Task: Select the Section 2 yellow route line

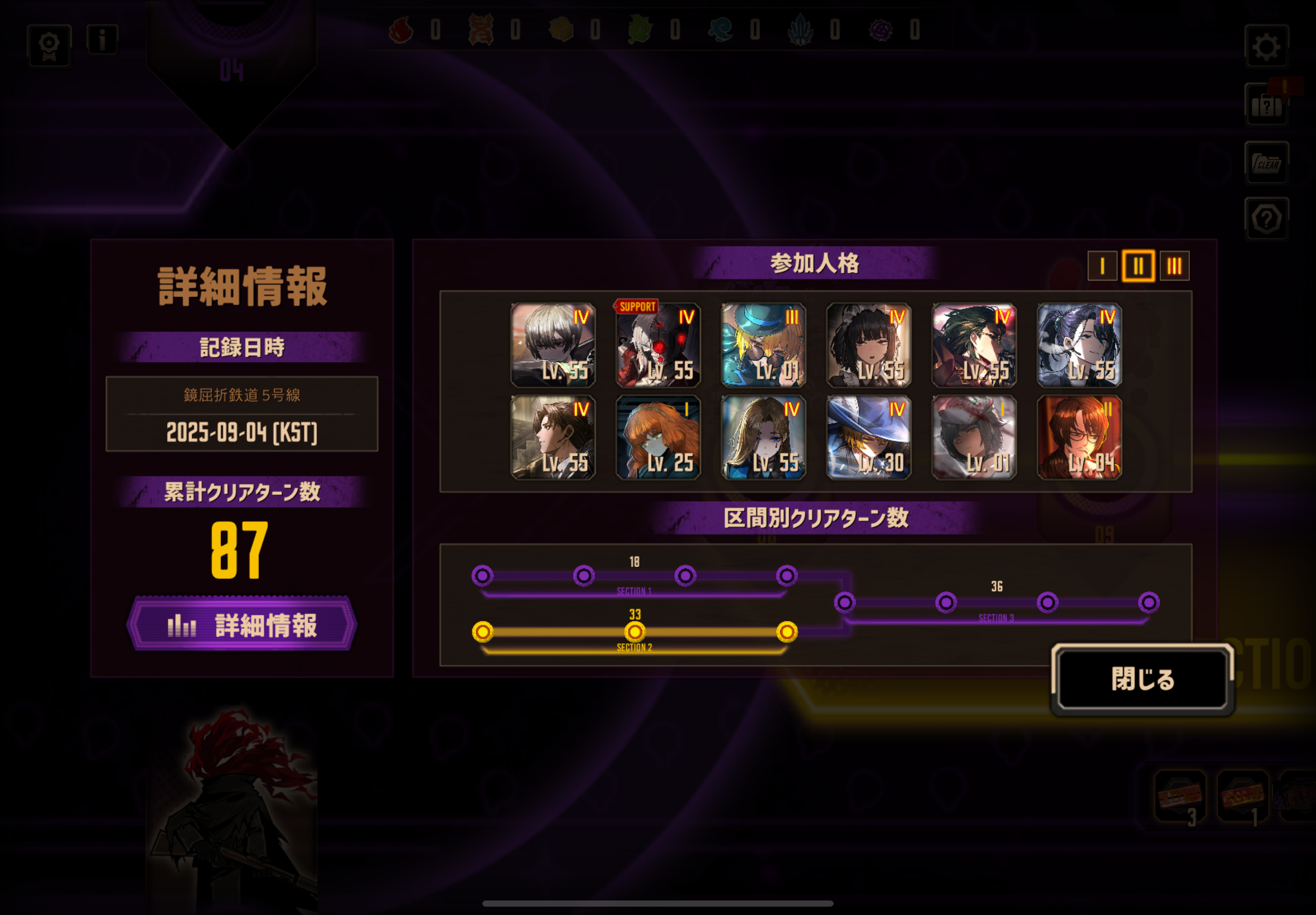Action: click(x=634, y=632)
